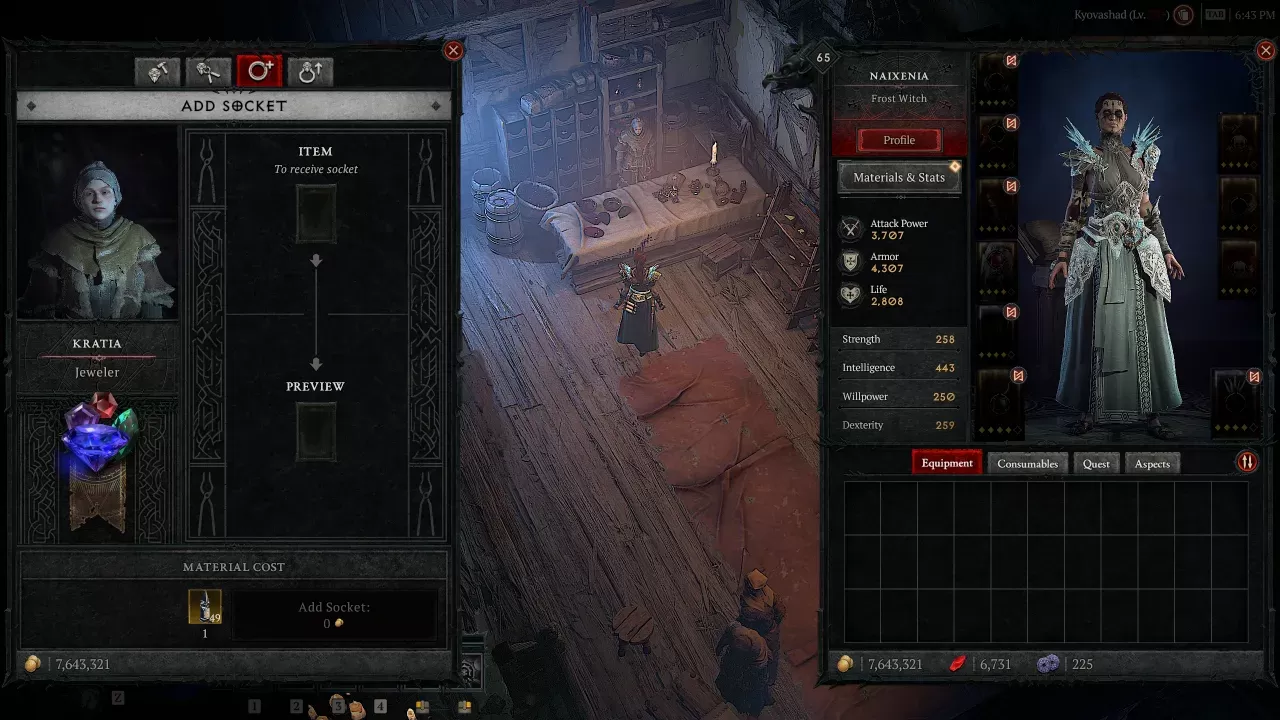Viewport: 1280px width, 720px height.
Task: Toggle the Materials & Stats view
Action: [x=898, y=177]
